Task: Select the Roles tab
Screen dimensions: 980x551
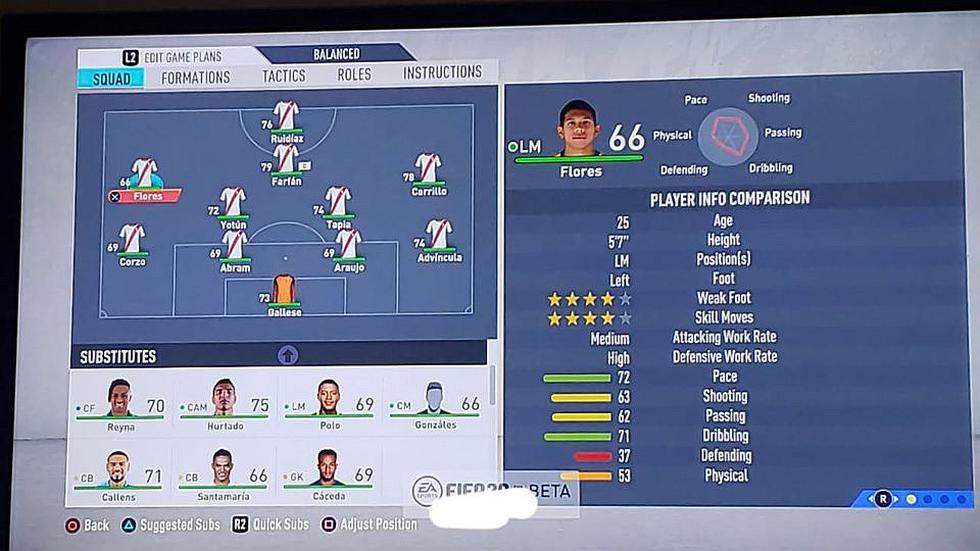Action: coord(354,74)
